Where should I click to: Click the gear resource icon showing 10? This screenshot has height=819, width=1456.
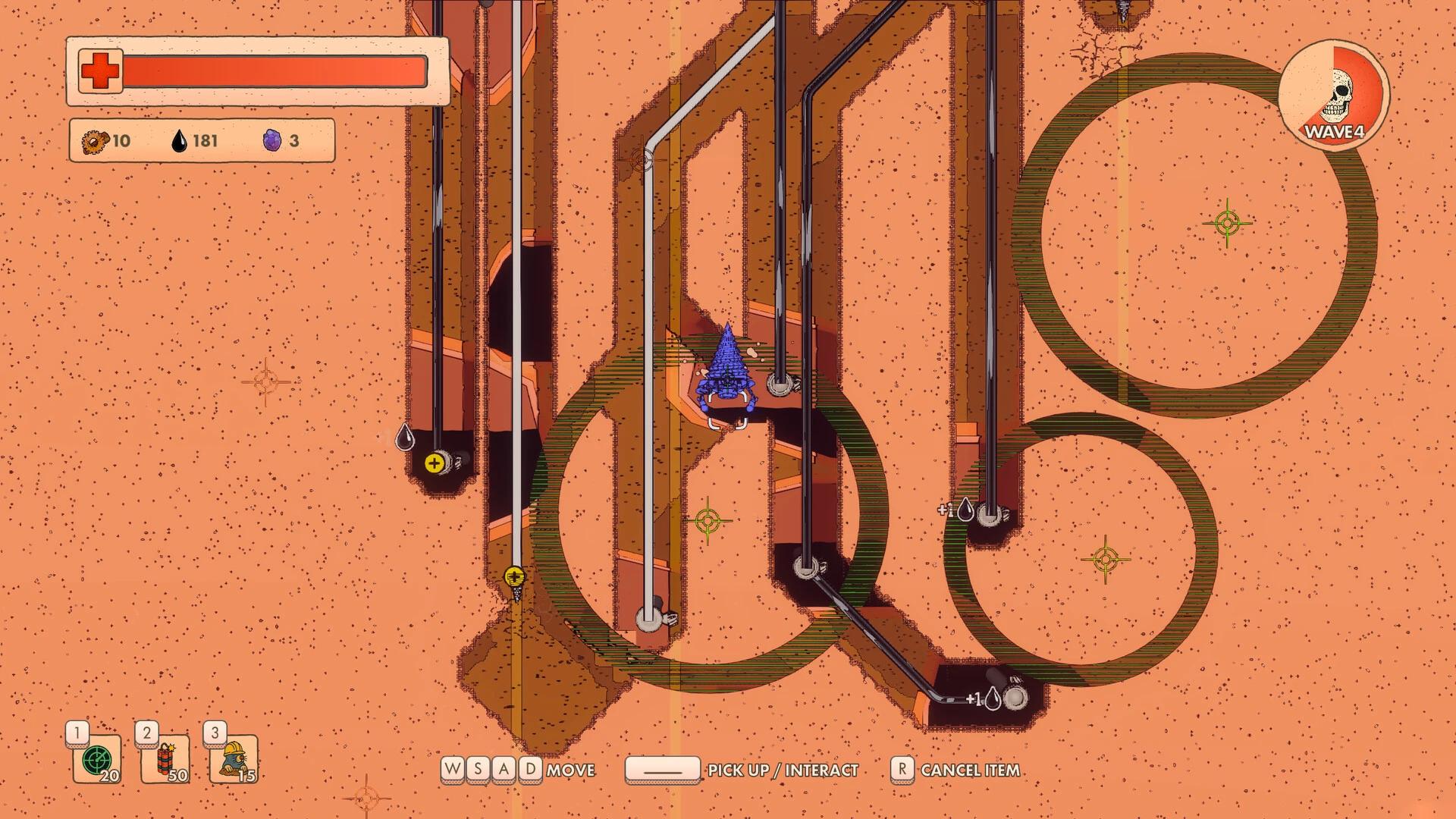(93, 141)
